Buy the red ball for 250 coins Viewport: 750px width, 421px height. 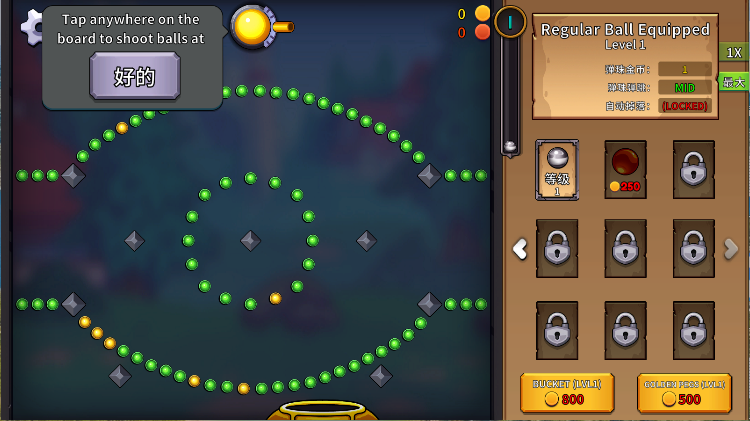point(625,169)
